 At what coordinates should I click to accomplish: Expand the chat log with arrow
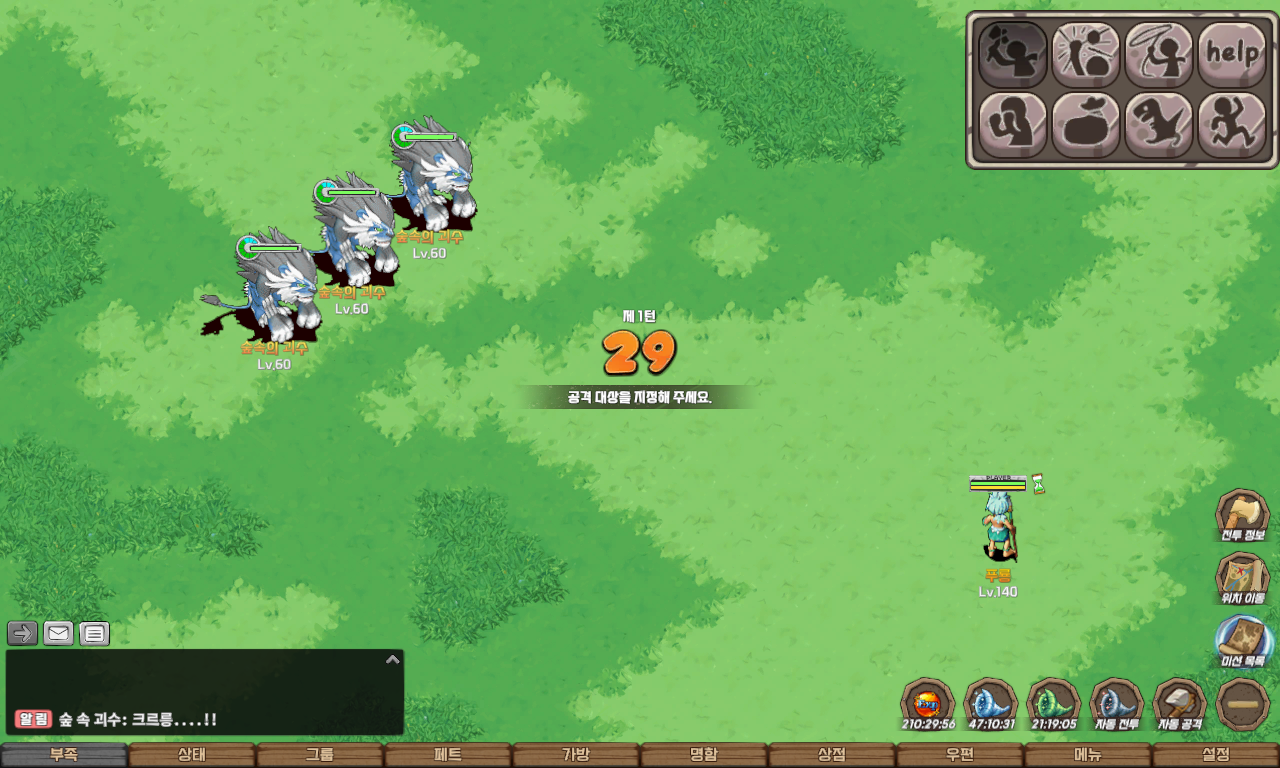pos(393,659)
